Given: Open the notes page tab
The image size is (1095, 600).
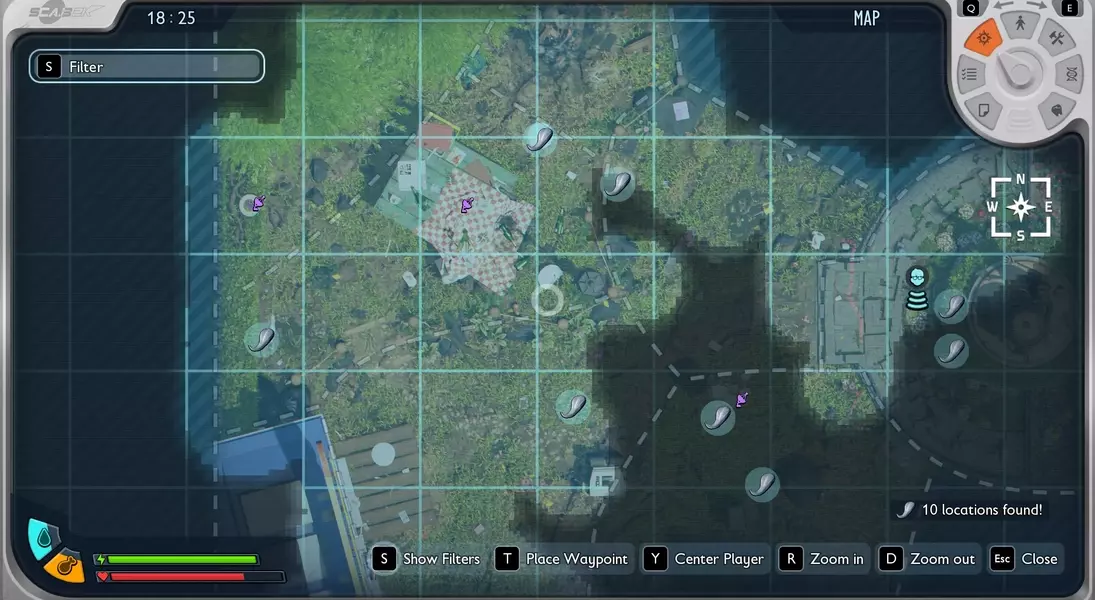Looking at the screenshot, I should [x=983, y=108].
